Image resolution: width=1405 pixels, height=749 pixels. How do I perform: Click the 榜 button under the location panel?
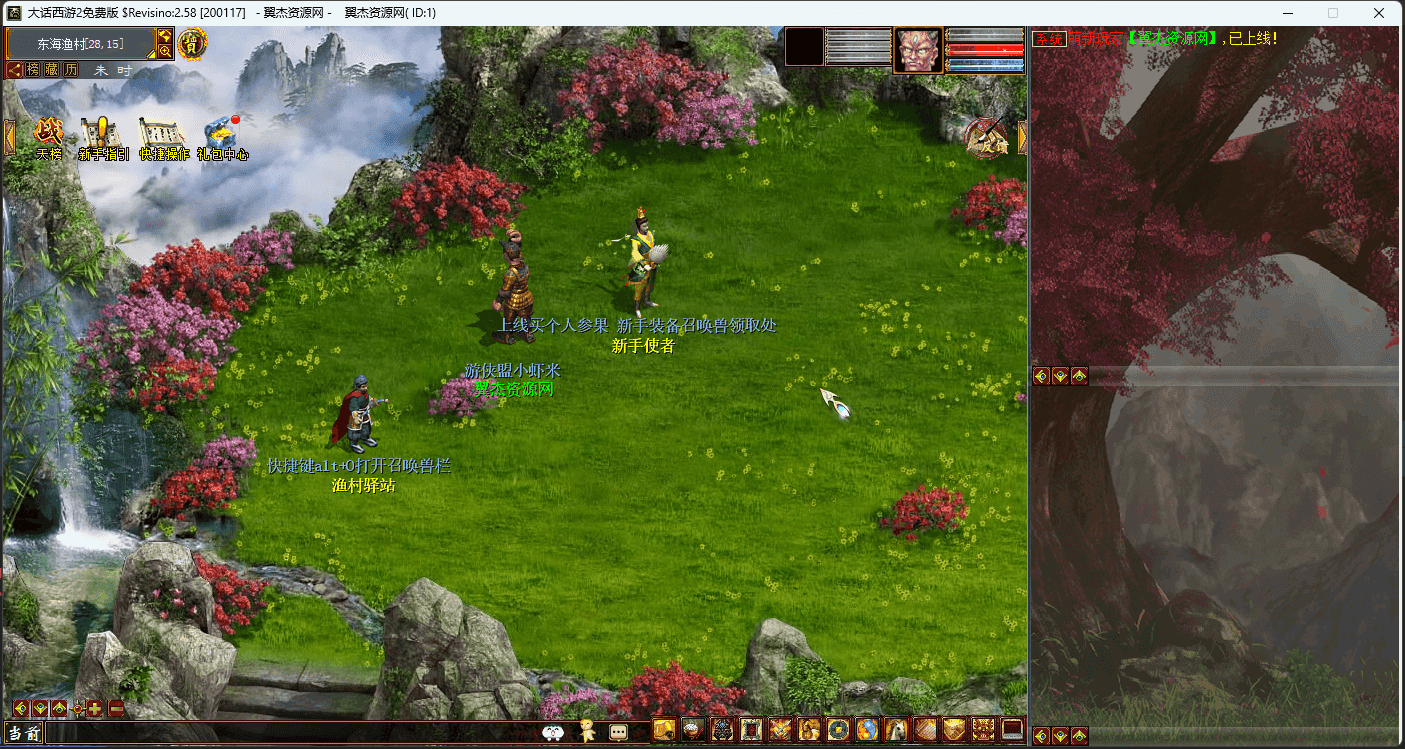(34, 70)
